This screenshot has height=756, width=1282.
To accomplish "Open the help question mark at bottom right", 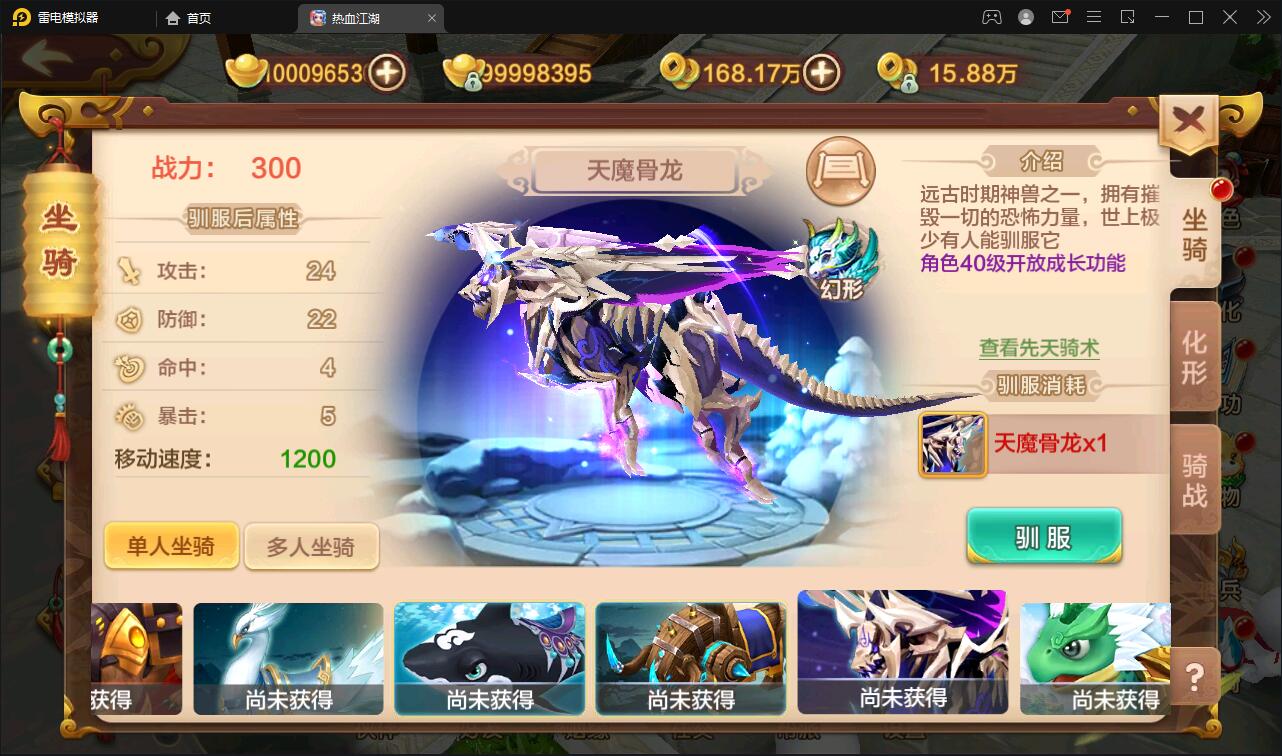I will 1193,678.
